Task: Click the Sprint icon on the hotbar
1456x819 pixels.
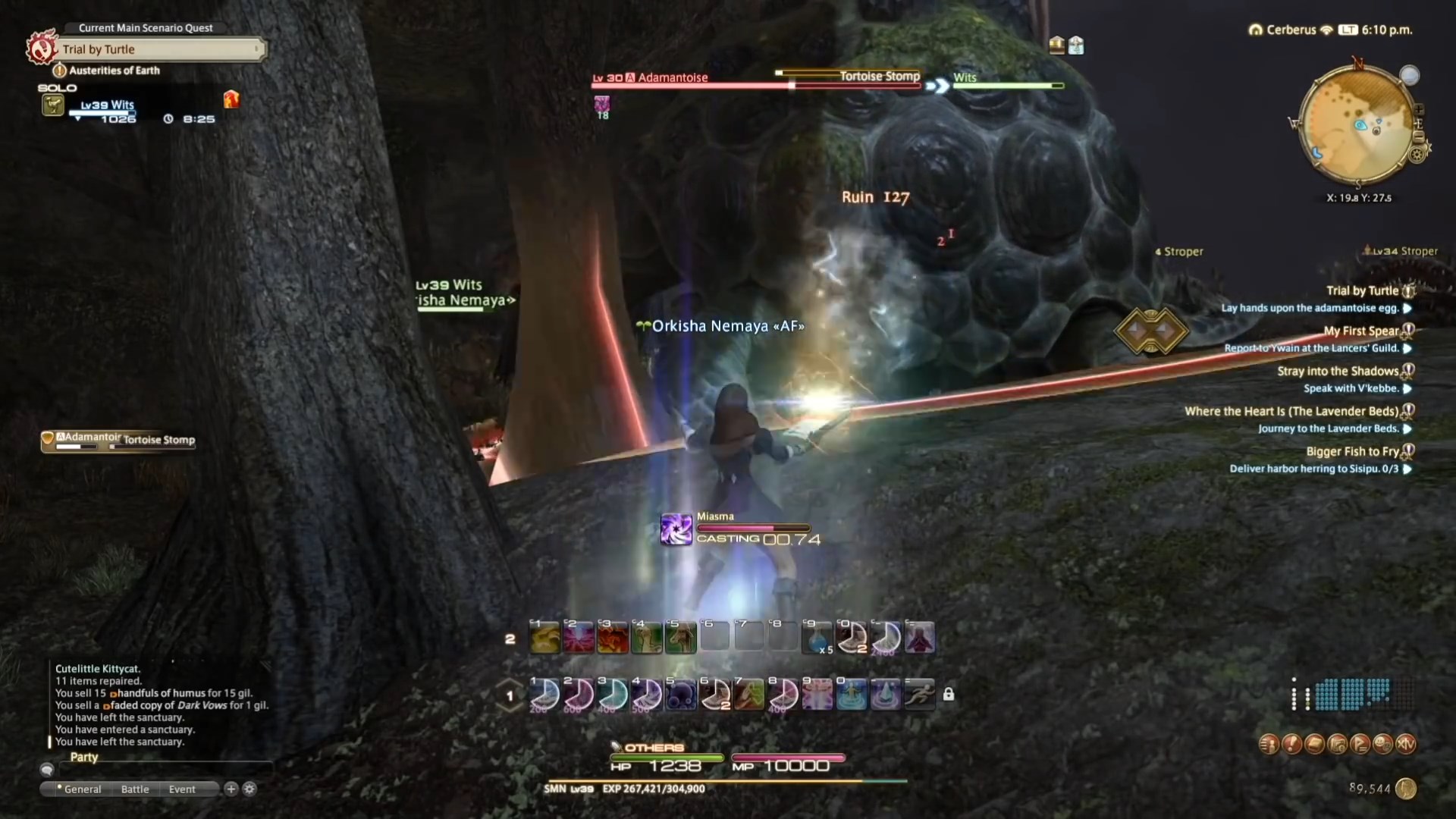Action: 919,694
